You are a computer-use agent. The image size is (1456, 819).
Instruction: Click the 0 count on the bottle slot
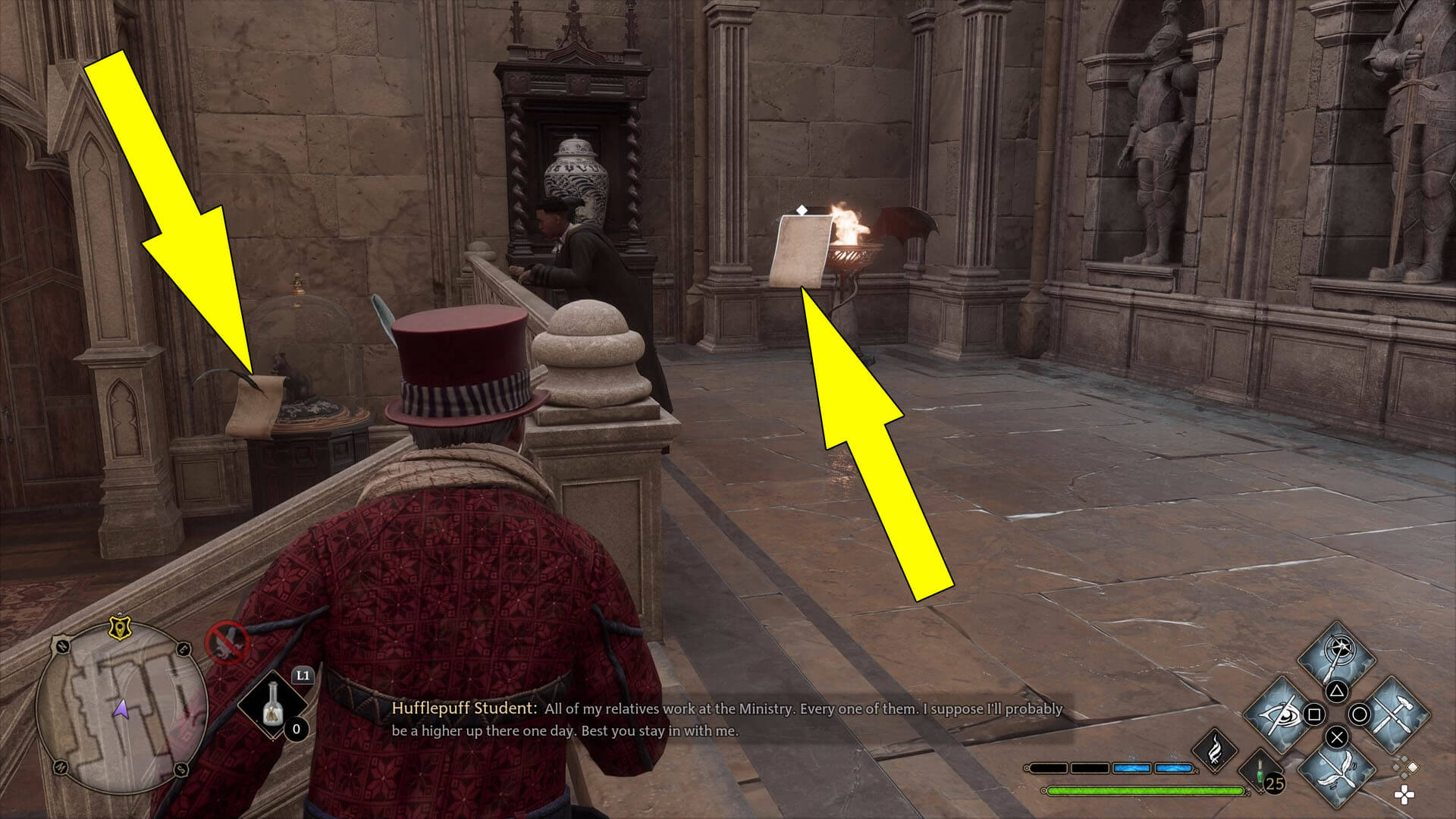[x=296, y=728]
